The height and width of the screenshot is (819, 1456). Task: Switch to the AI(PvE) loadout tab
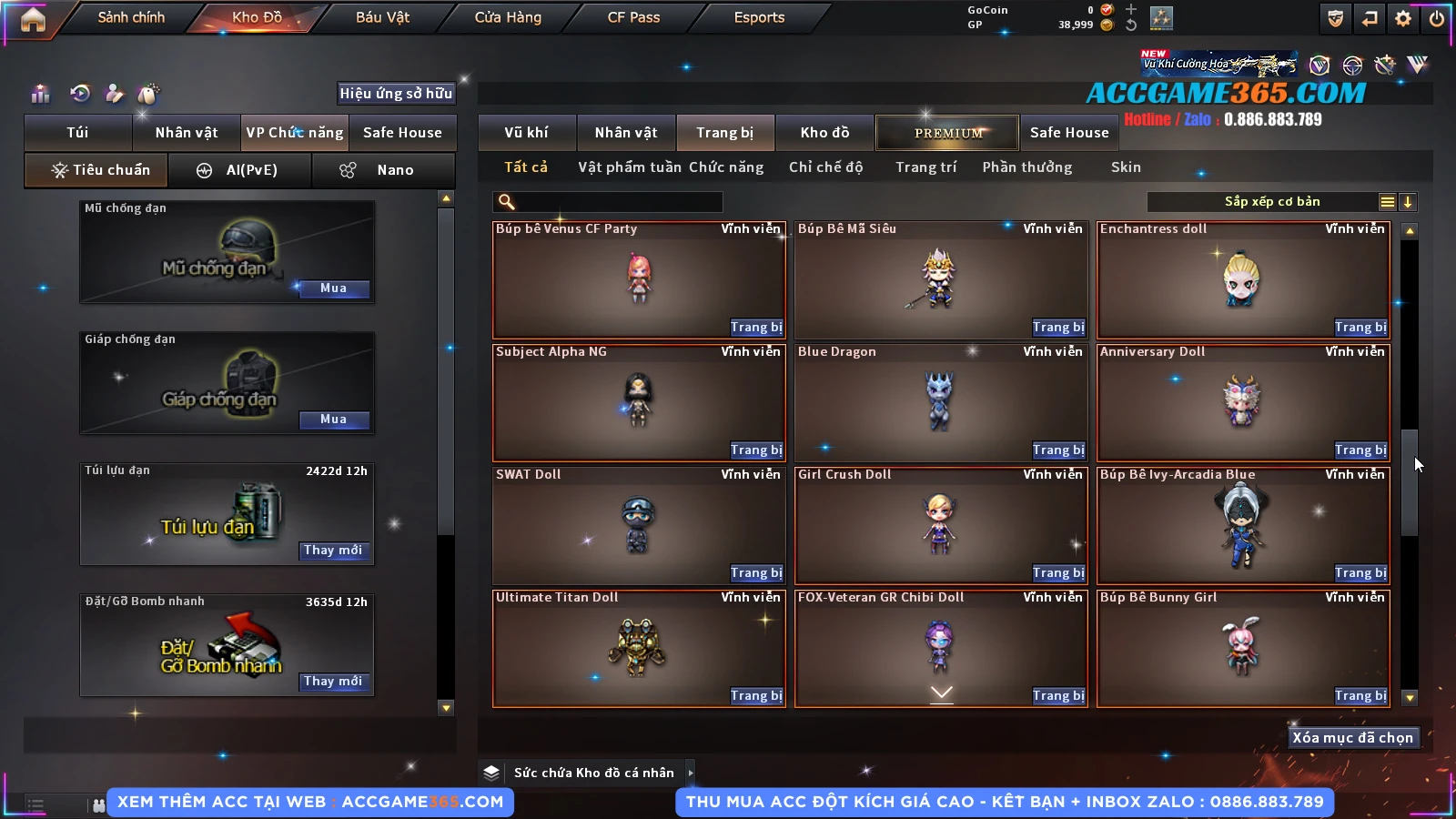coord(240,170)
